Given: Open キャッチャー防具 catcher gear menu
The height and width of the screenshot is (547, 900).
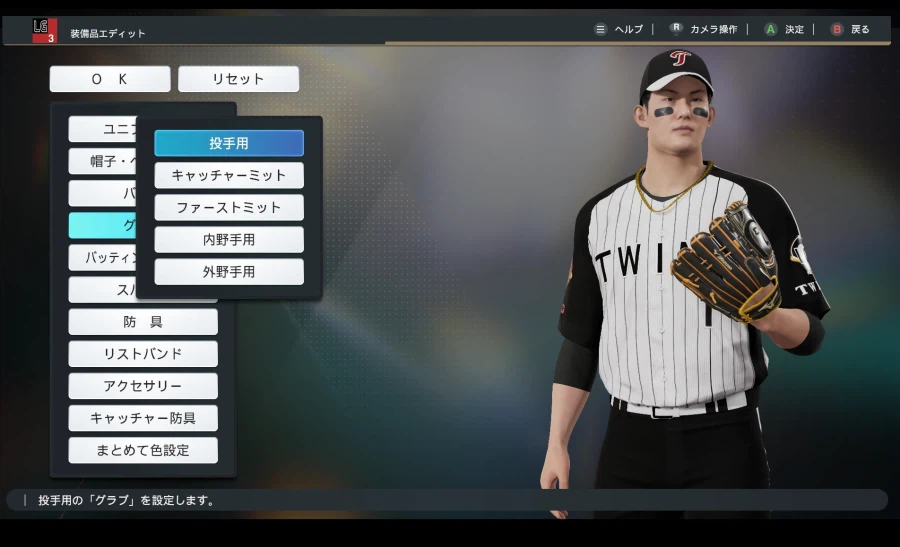Looking at the screenshot, I should point(143,418).
